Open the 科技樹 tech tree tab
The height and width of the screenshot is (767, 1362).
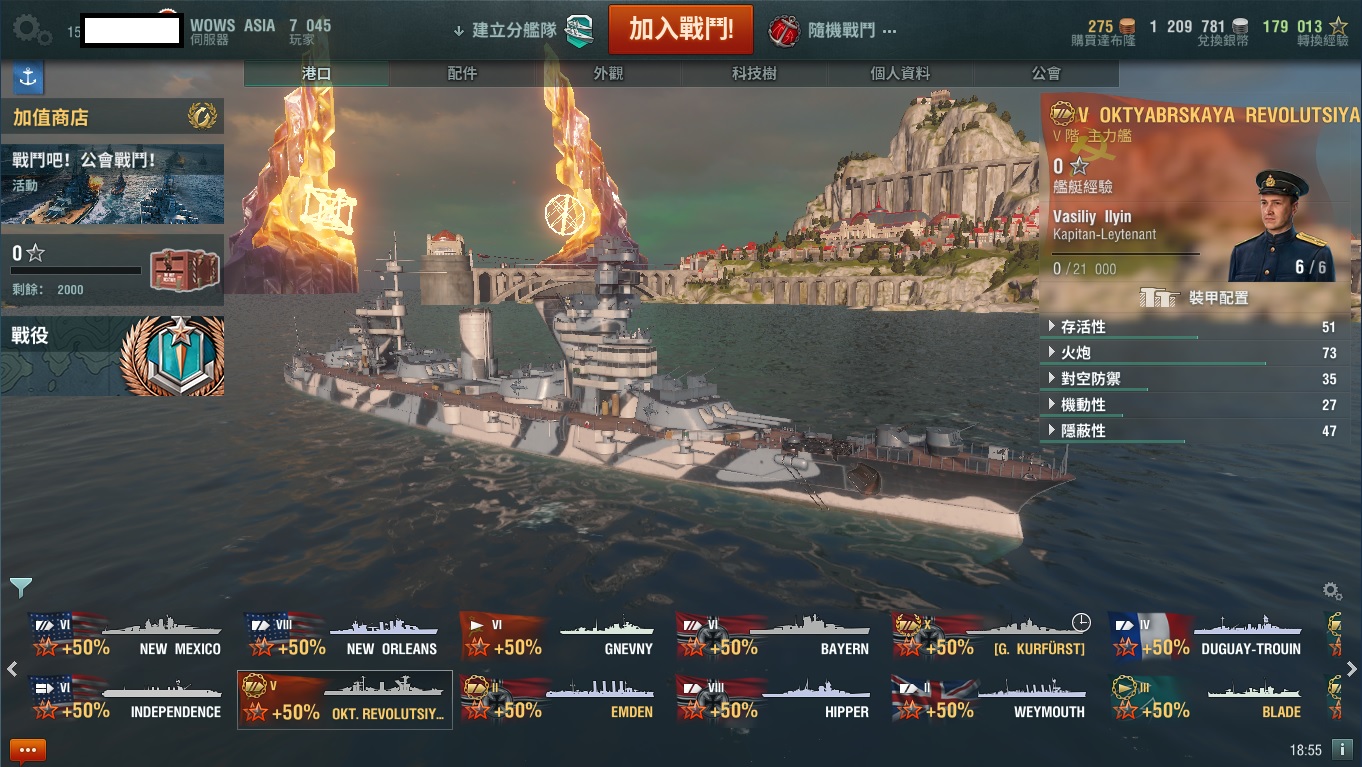(754, 73)
